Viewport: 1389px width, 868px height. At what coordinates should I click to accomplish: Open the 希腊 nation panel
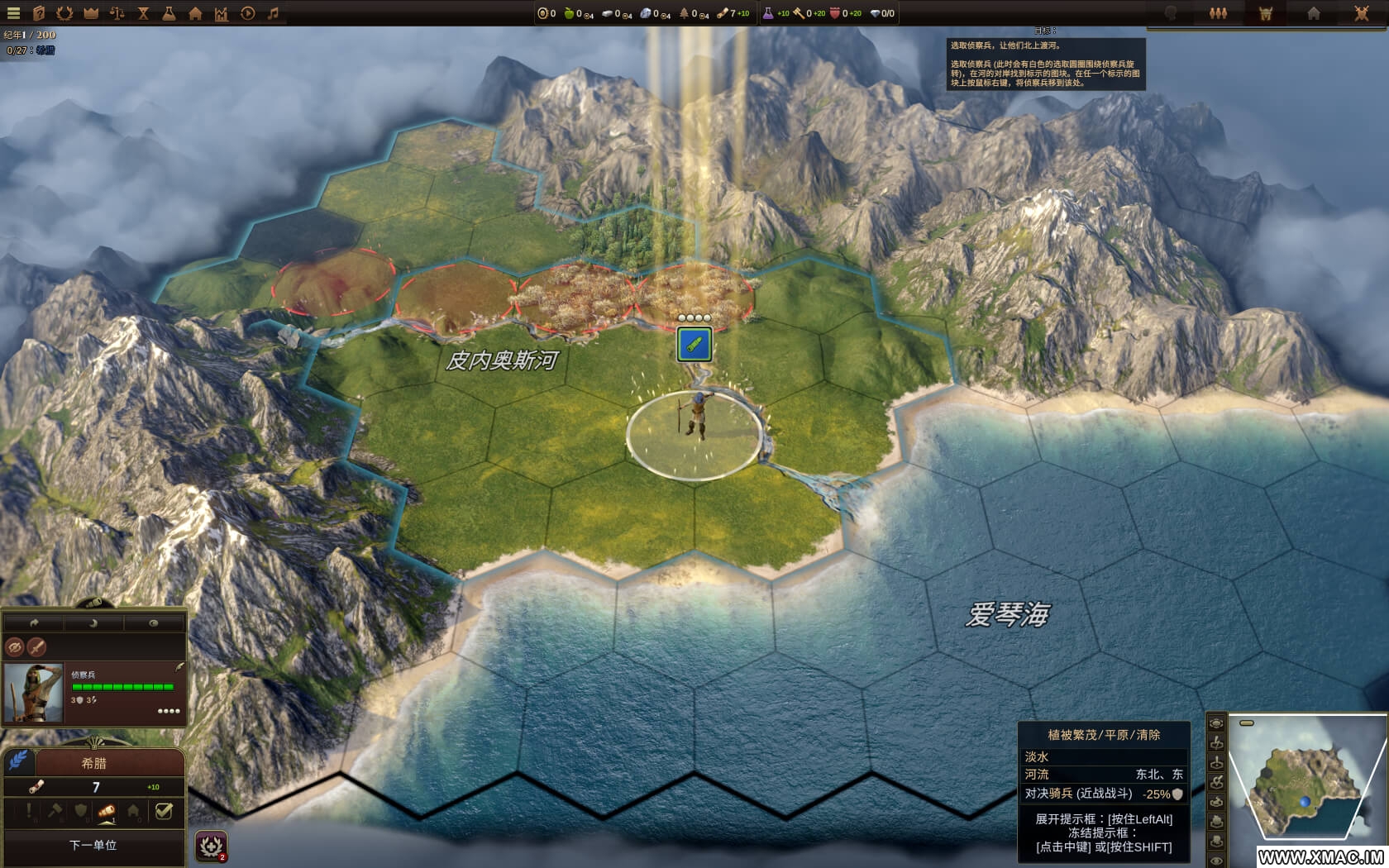[x=94, y=763]
